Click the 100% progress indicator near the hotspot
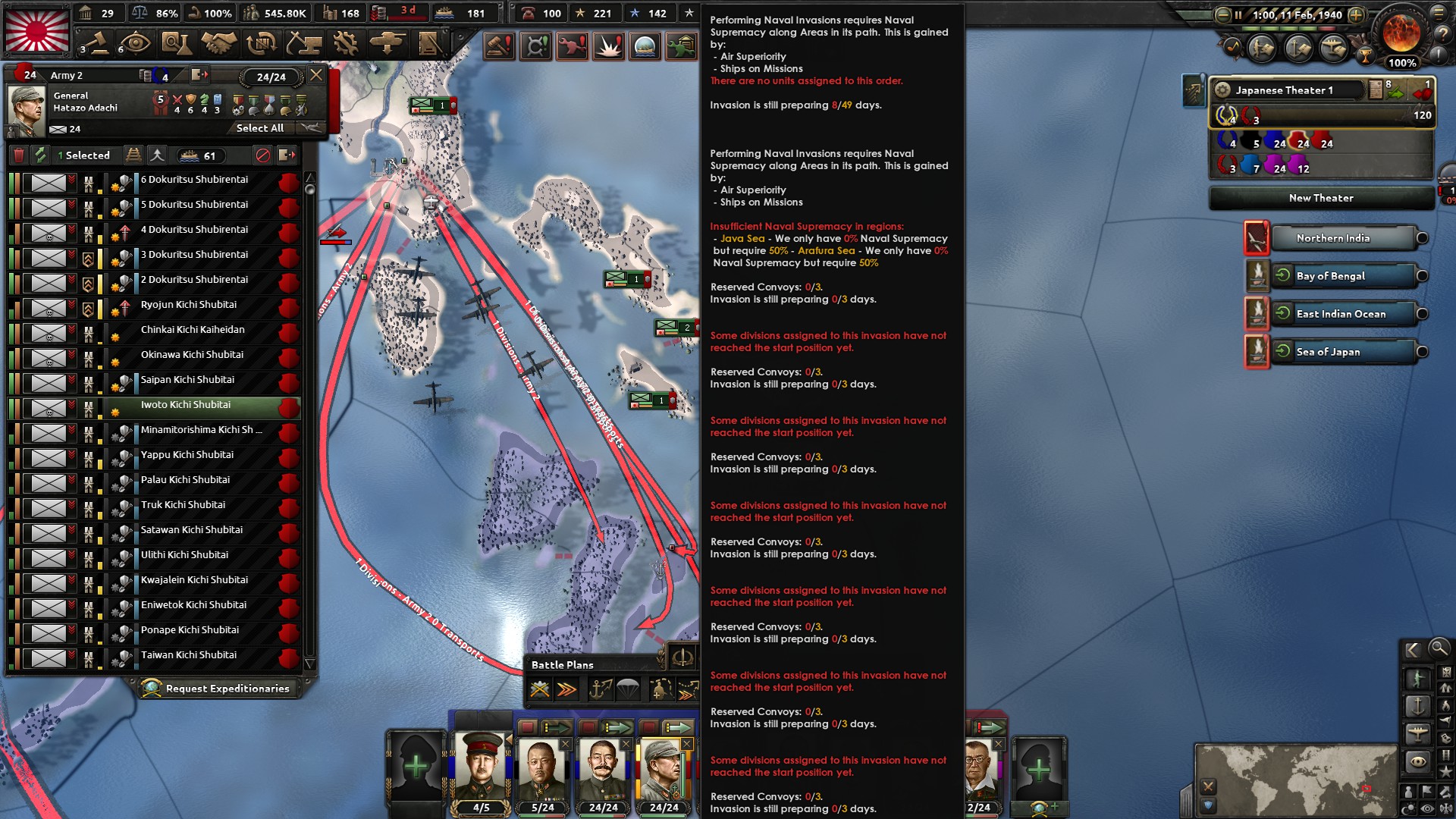Viewport: 1456px width, 819px height. click(1401, 64)
